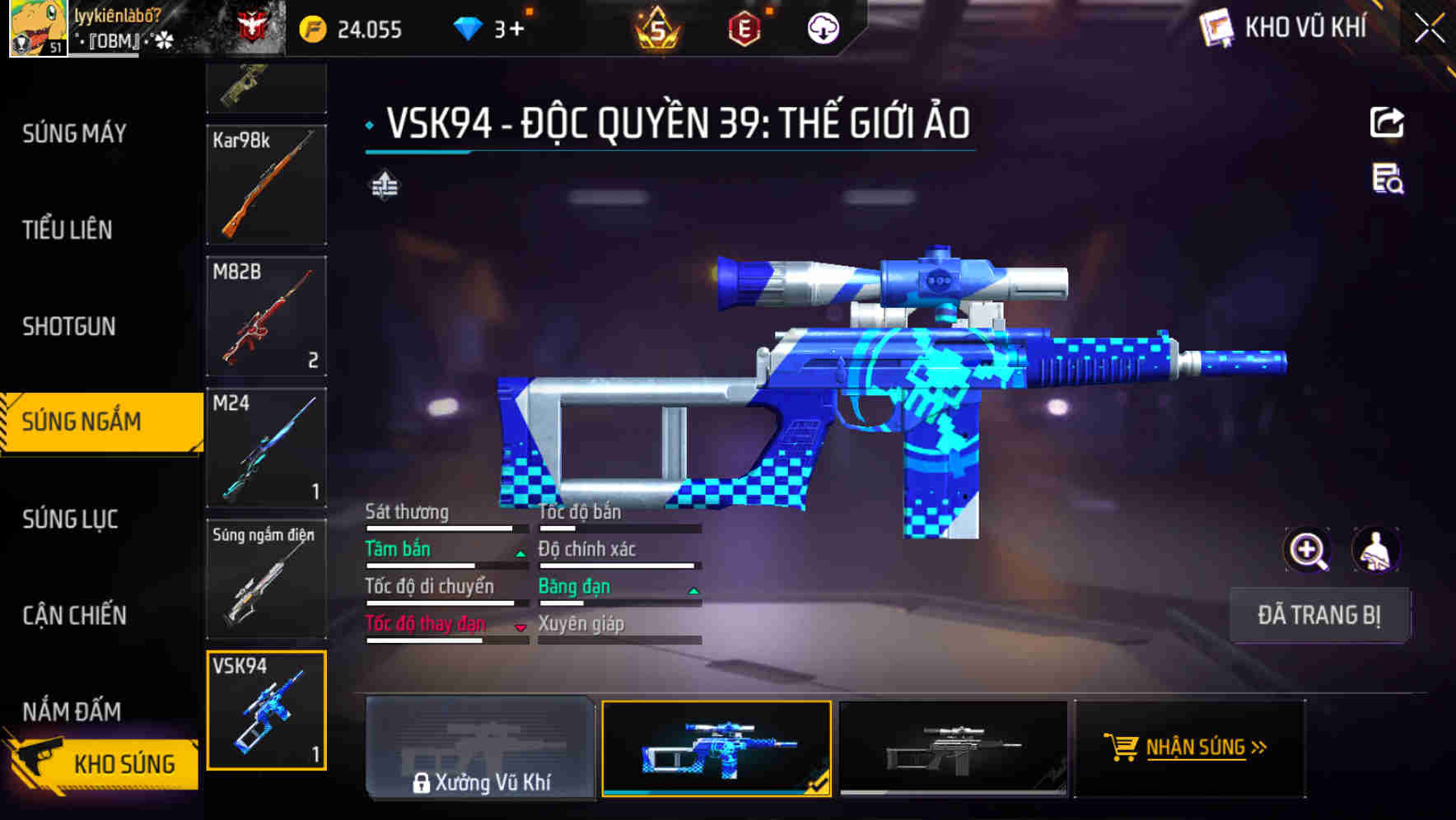
Task: Select the zoom magnifier preview icon
Action: (x=1305, y=550)
